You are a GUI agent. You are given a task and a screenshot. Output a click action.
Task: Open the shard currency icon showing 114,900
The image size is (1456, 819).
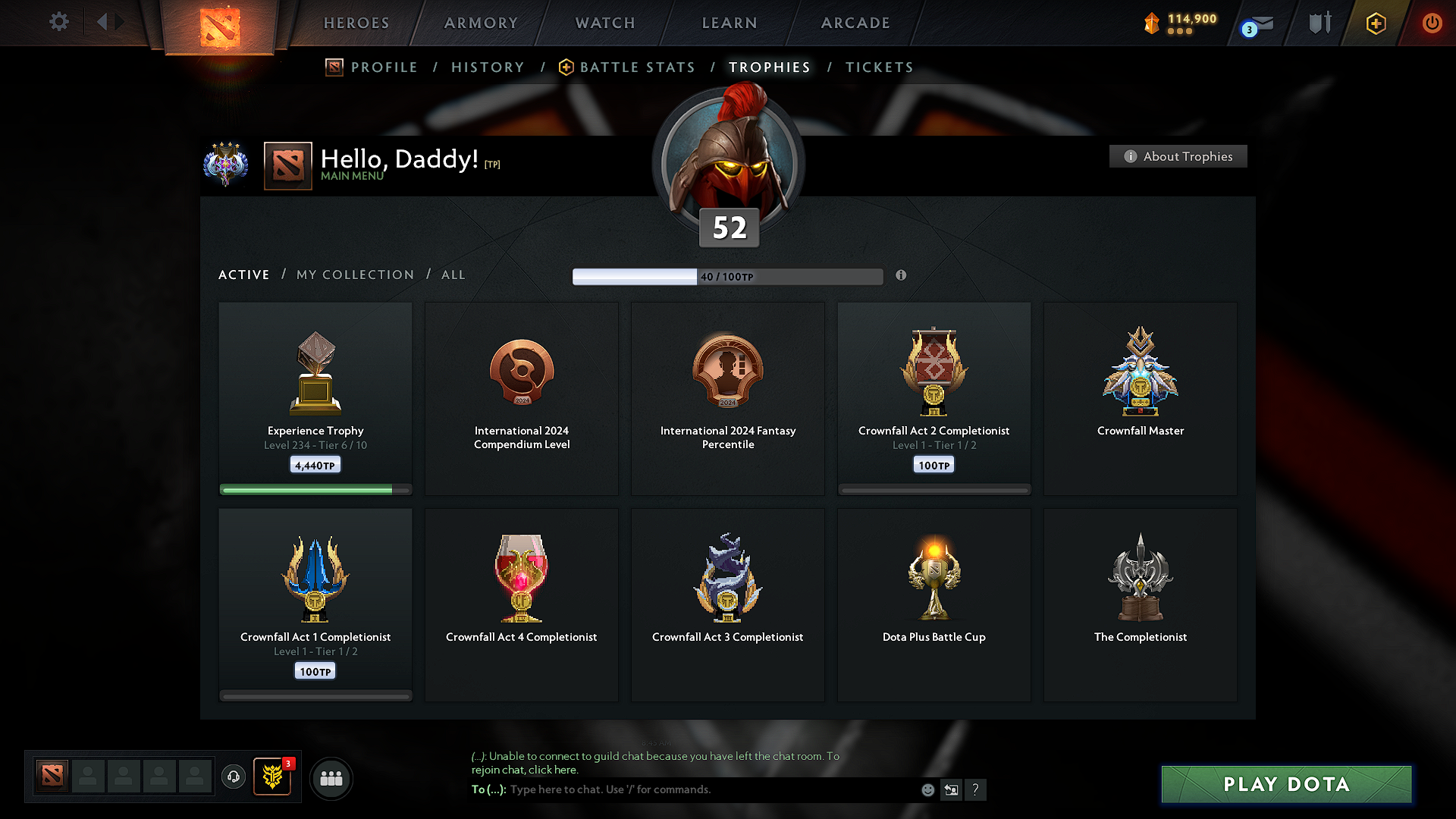pyautogui.click(x=1152, y=23)
